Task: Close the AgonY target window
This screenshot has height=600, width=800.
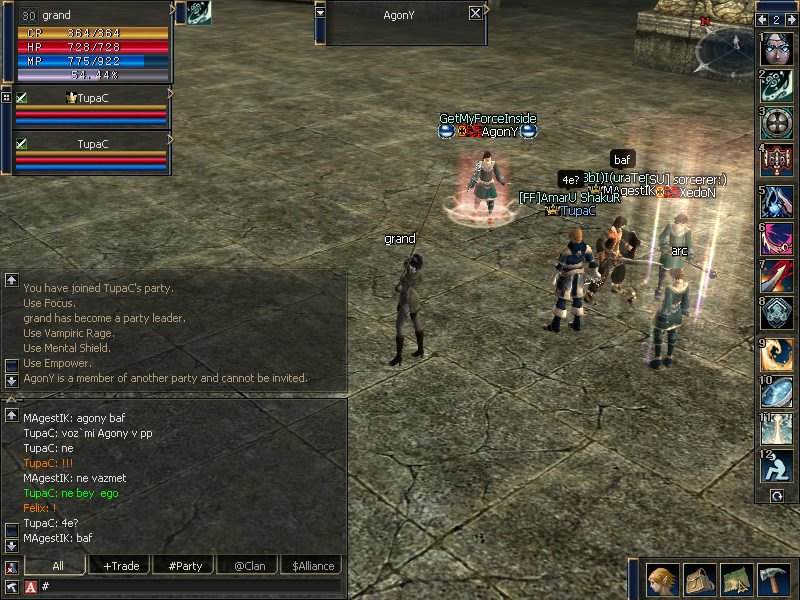Action: tap(475, 14)
